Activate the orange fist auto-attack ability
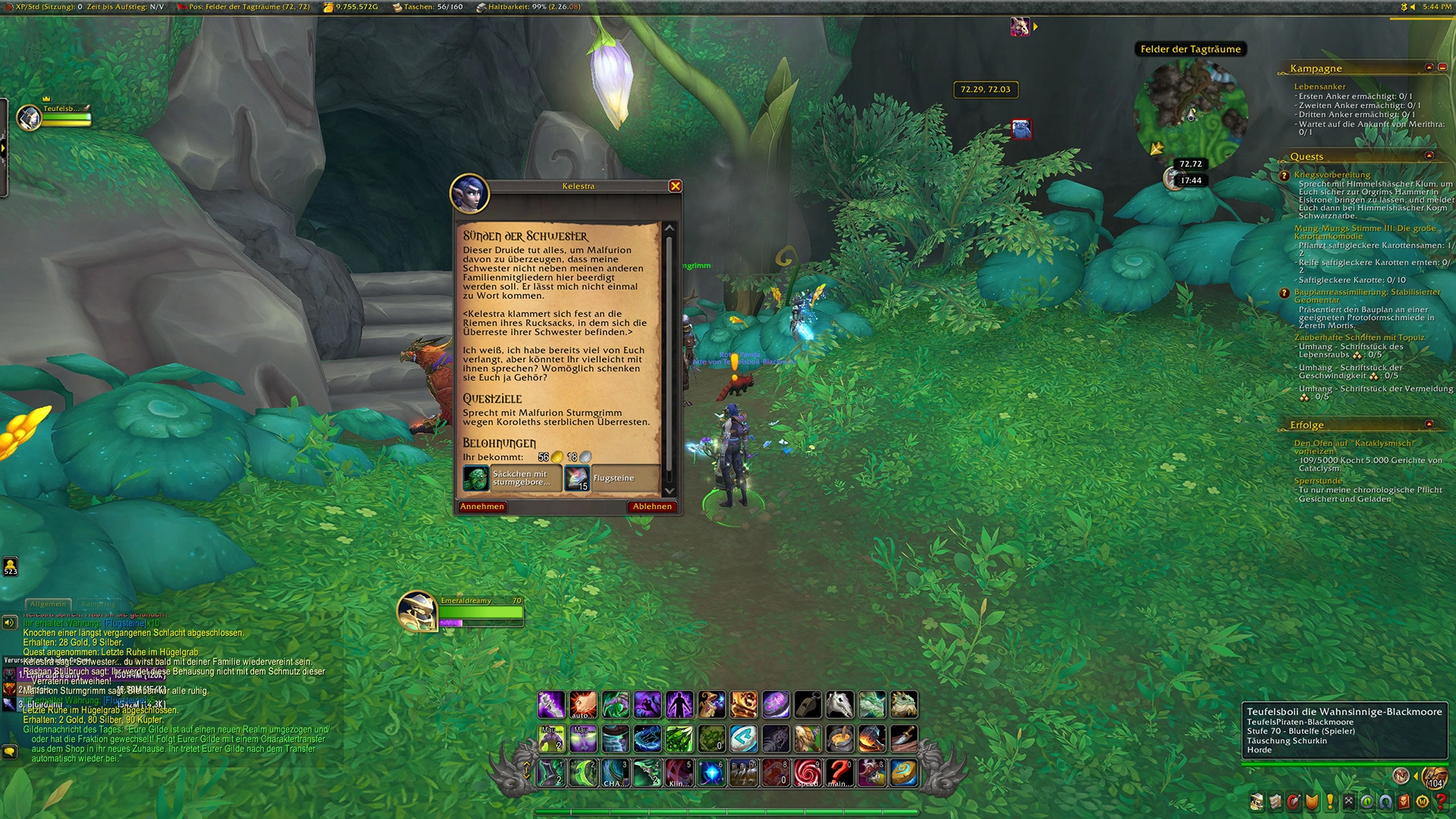1456x819 pixels. [x=583, y=704]
